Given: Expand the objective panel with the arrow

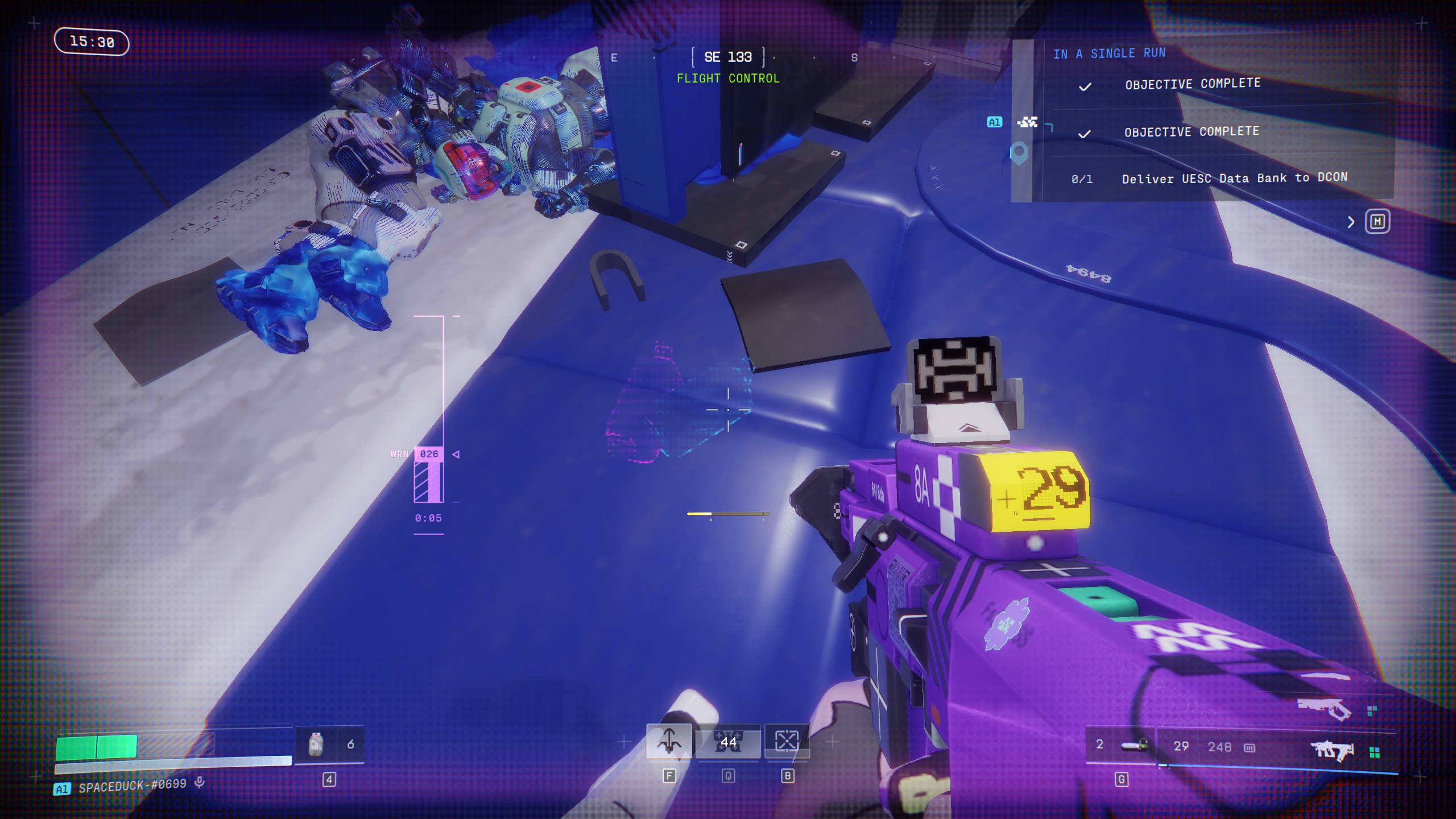Looking at the screenshot, I should [1351, 222].
